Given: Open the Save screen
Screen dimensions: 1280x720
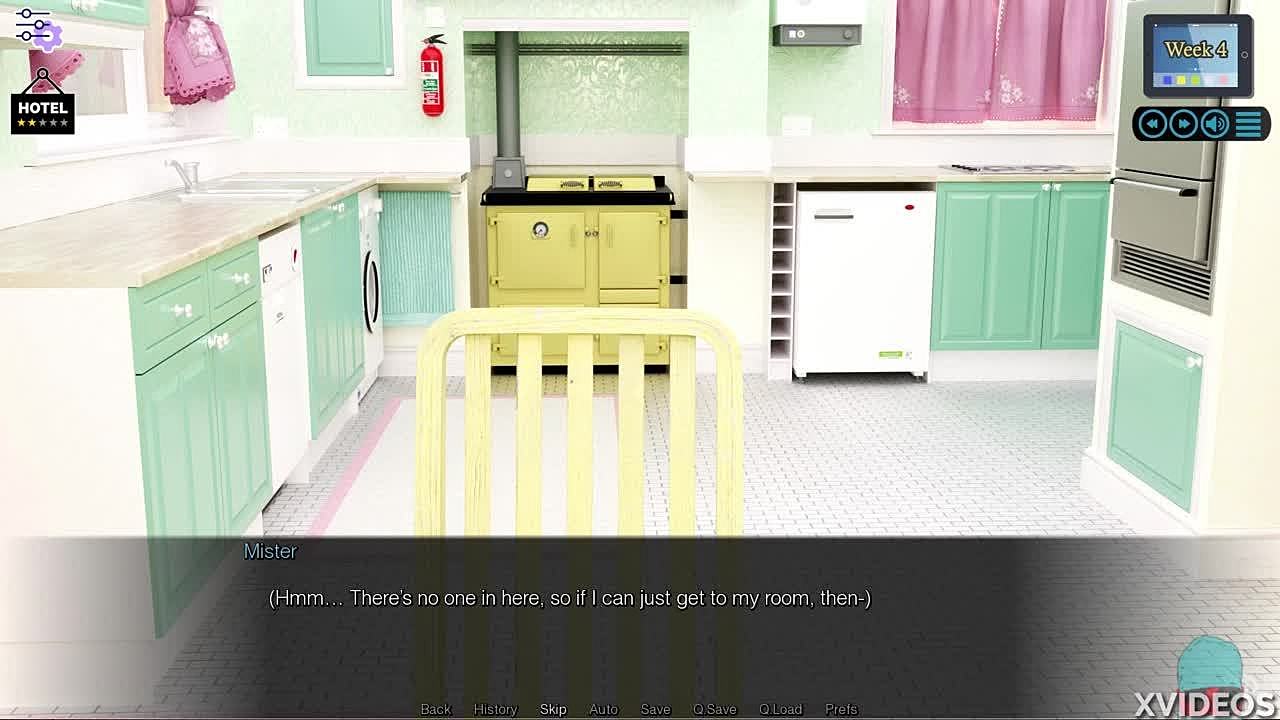Looking at the screenshot, I should 655,709.
